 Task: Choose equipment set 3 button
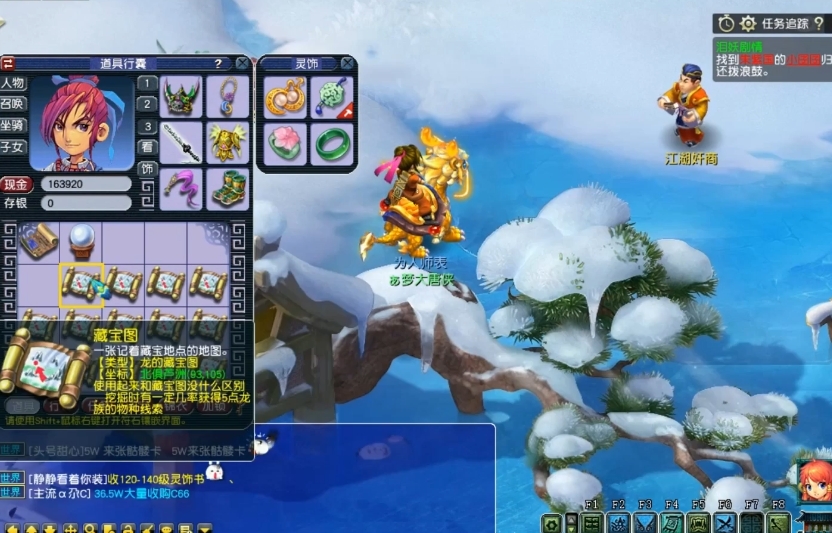(147, 126)
